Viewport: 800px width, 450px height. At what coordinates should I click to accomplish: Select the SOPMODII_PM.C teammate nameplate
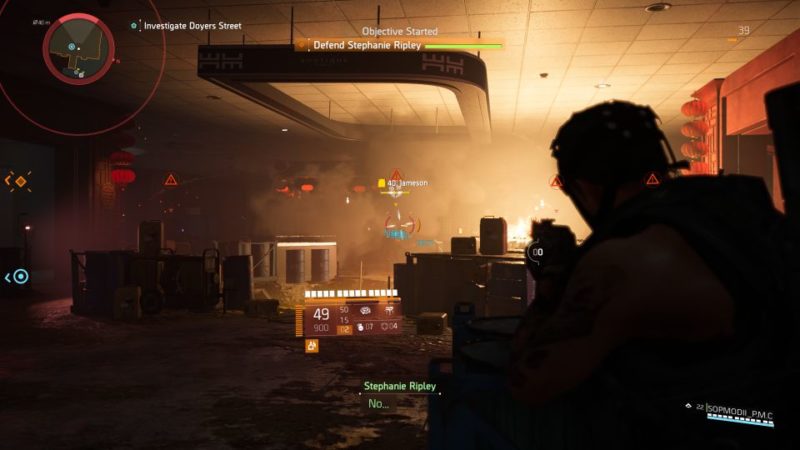point(740,409)
